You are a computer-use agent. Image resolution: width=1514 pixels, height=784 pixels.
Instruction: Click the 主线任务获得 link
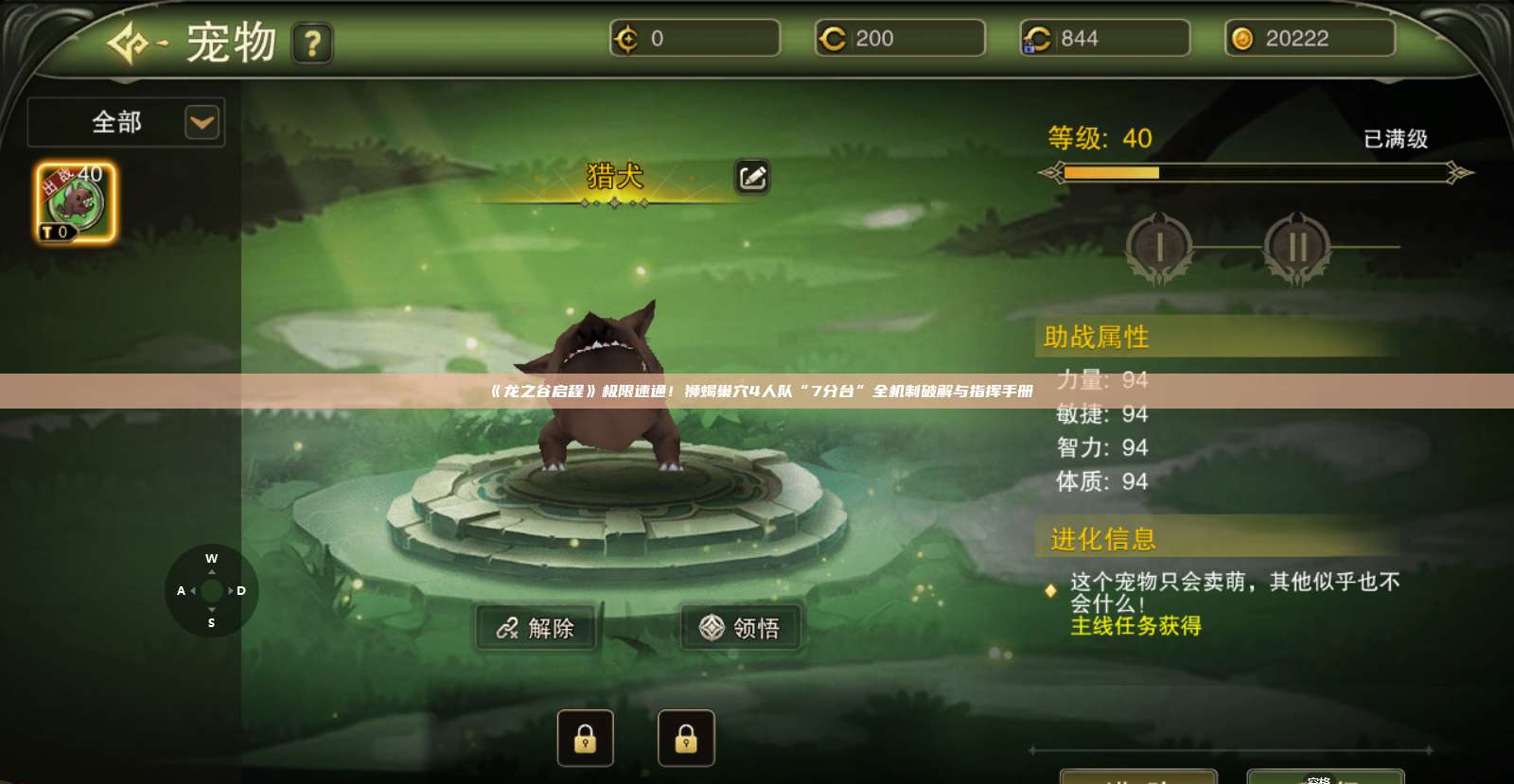point(1134,626)
